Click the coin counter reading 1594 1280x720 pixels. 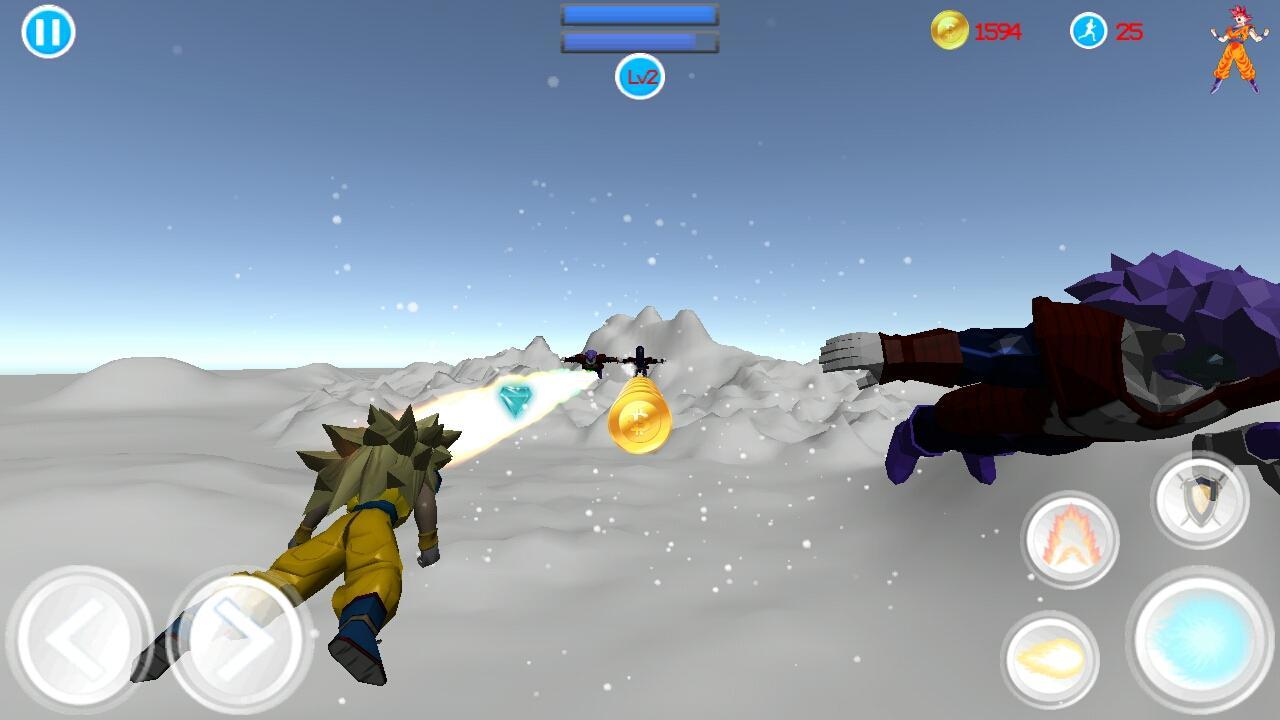point(997,31)
